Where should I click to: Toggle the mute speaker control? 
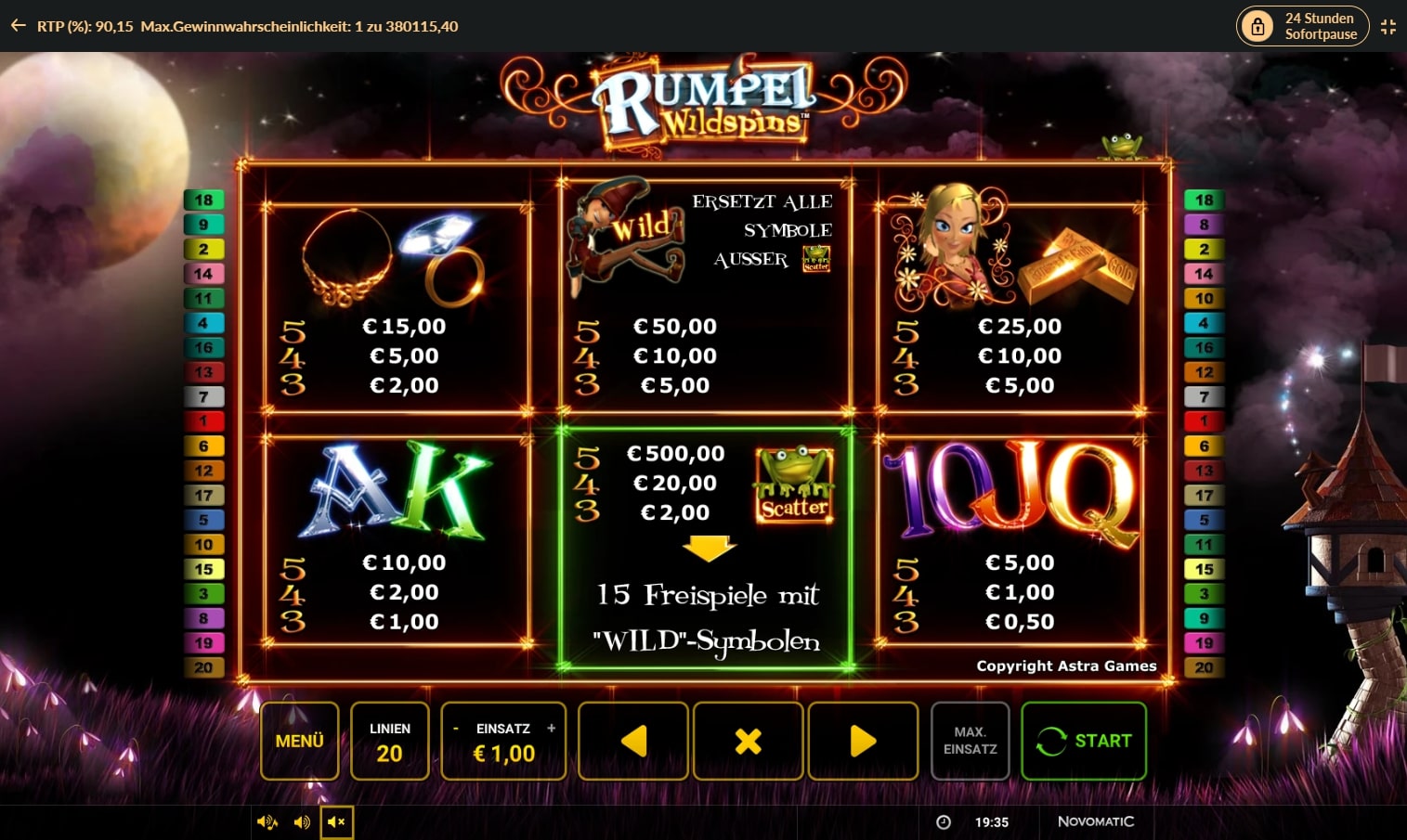point(336,821)
